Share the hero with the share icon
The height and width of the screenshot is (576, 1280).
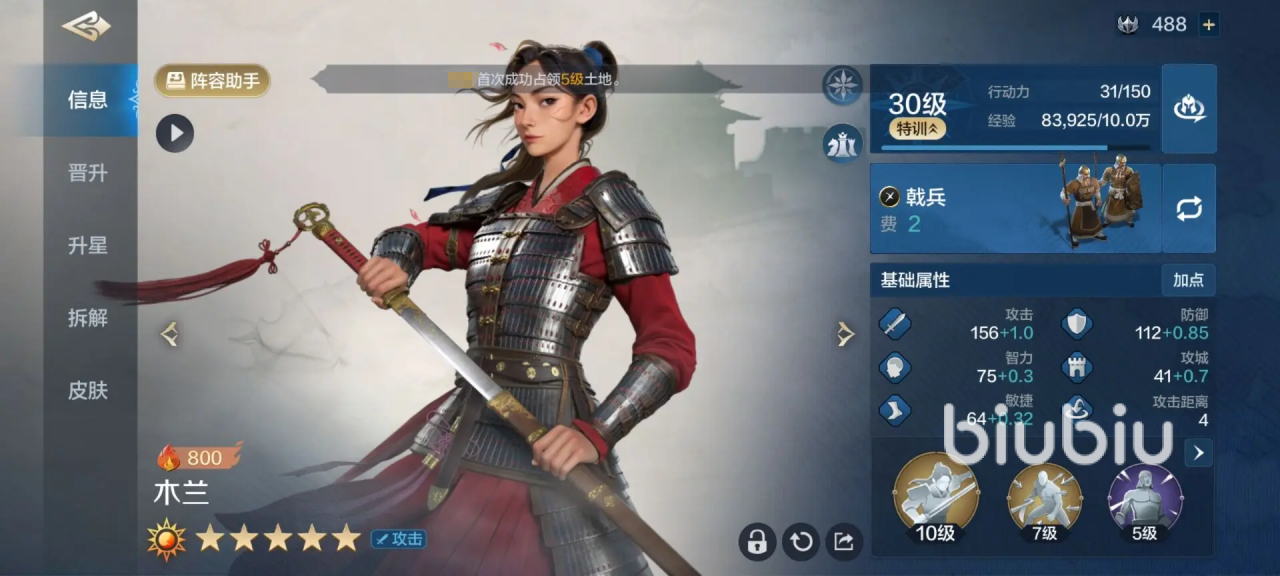(844, 541)
